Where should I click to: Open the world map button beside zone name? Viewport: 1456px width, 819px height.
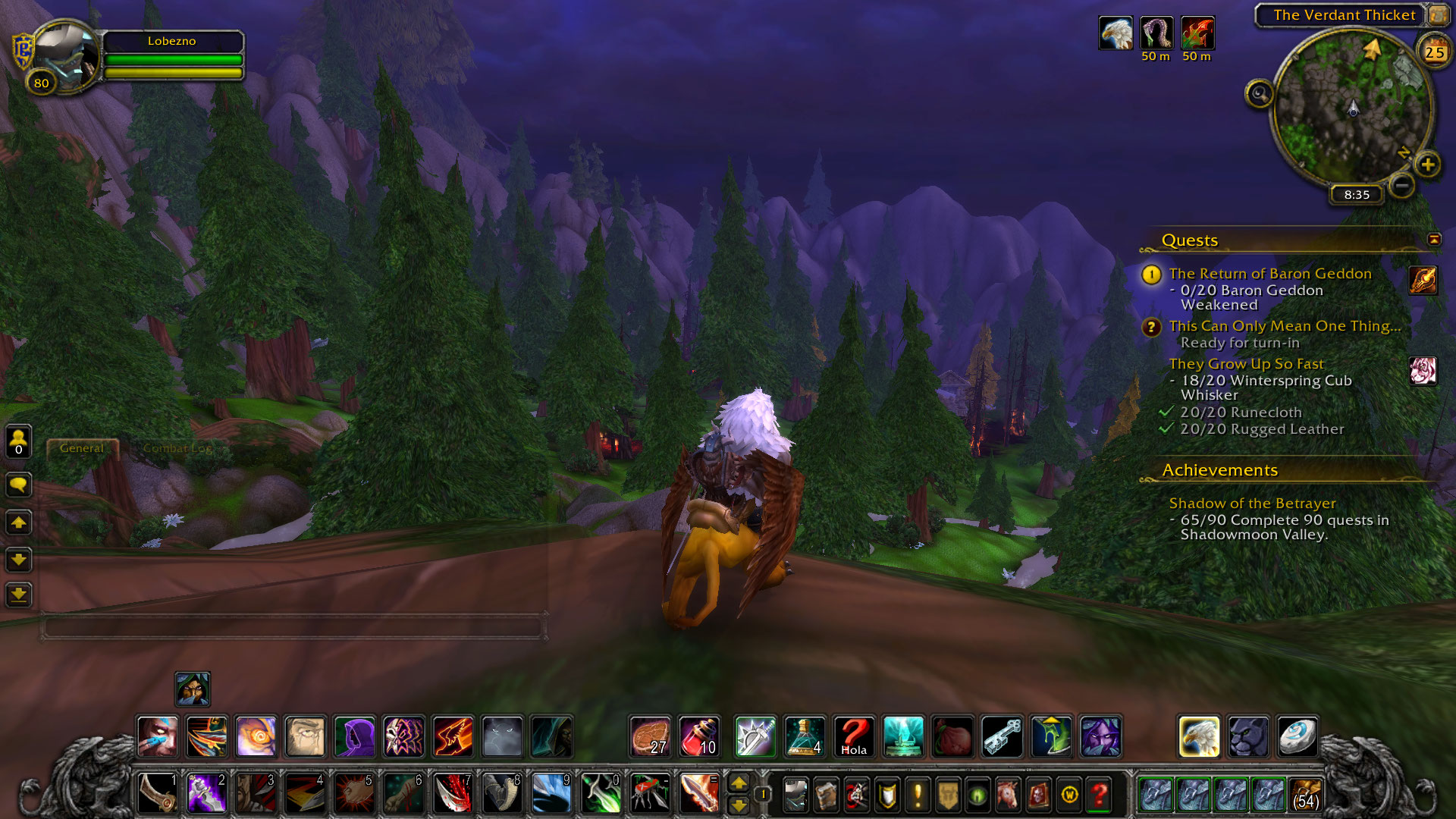click(x=1438, y=15)
